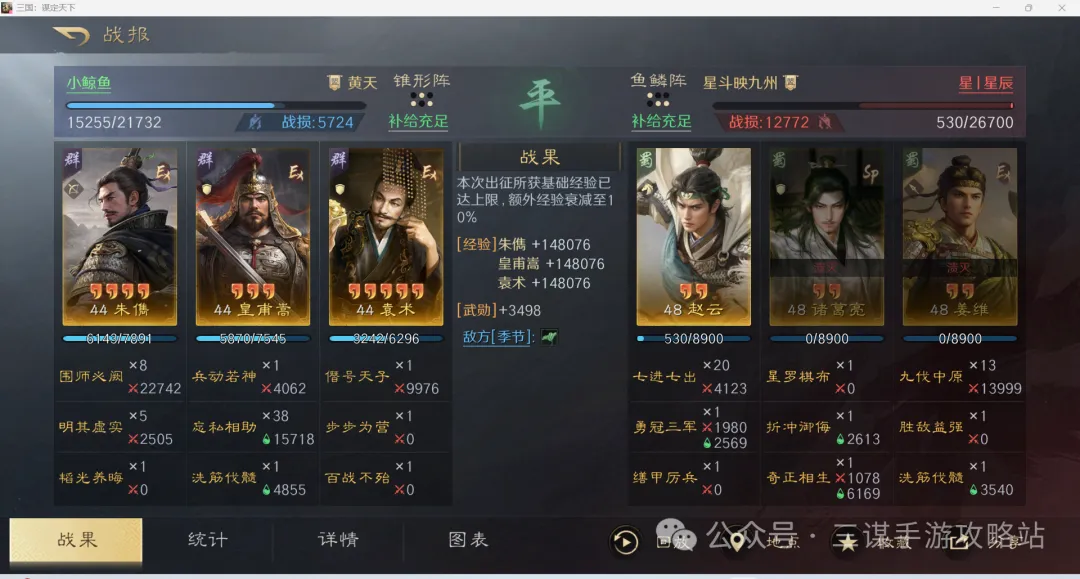Viewport: 1080px width, 579px height.
Task: Open player 小鲸鱼's profile link
Action: (x=89, y=83)
